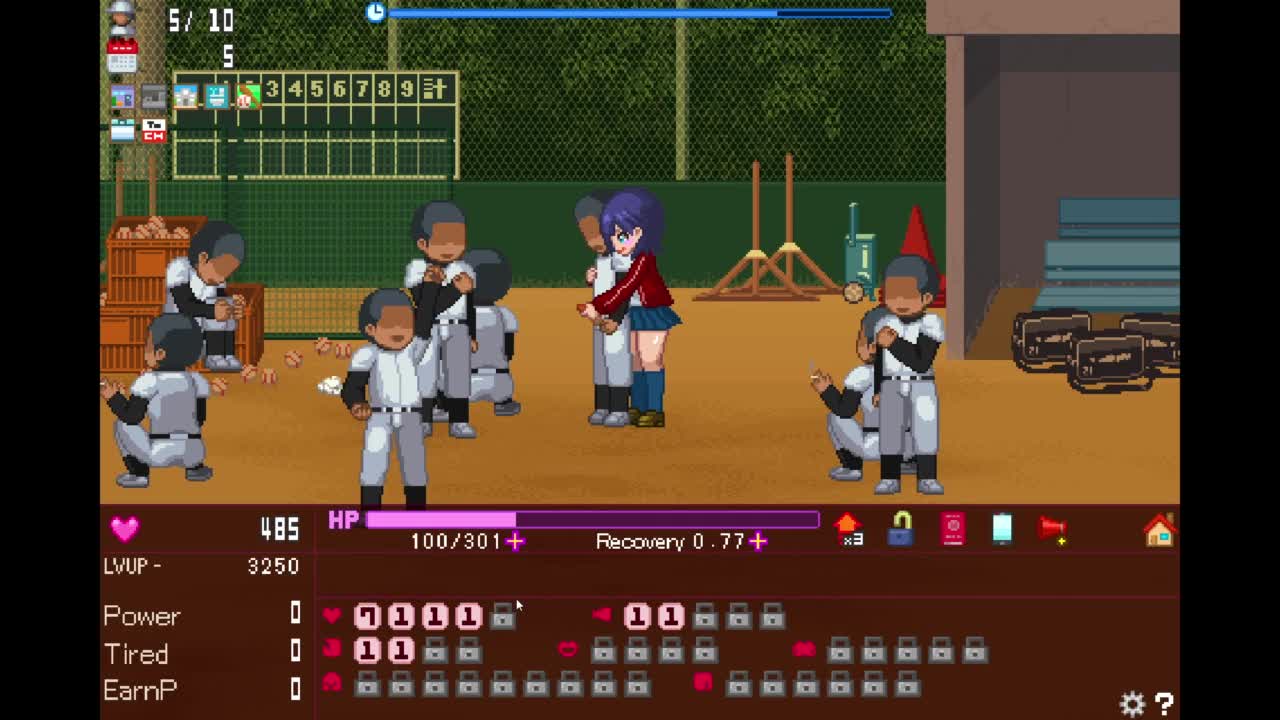Viewport: 1280px width, 720px height.
Task: Select the red megaphone icon
Action: [x=1053, y=530]
